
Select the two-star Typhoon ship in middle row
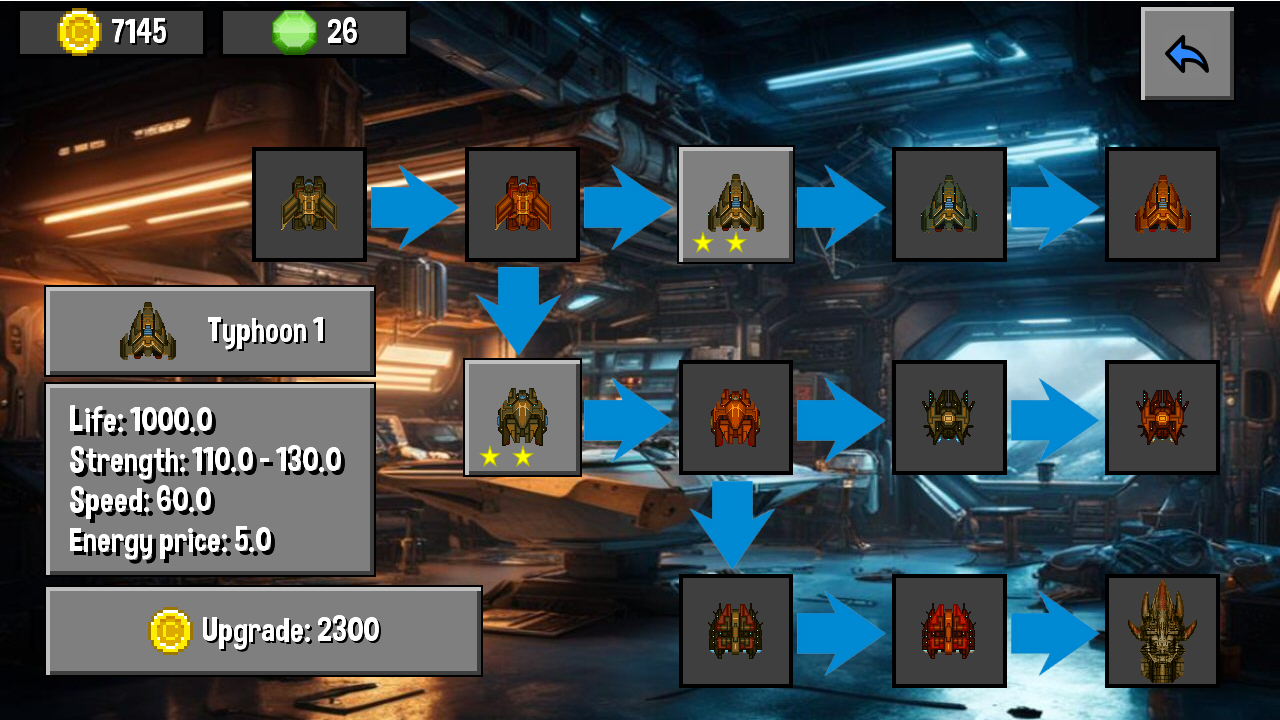(522, 418)
